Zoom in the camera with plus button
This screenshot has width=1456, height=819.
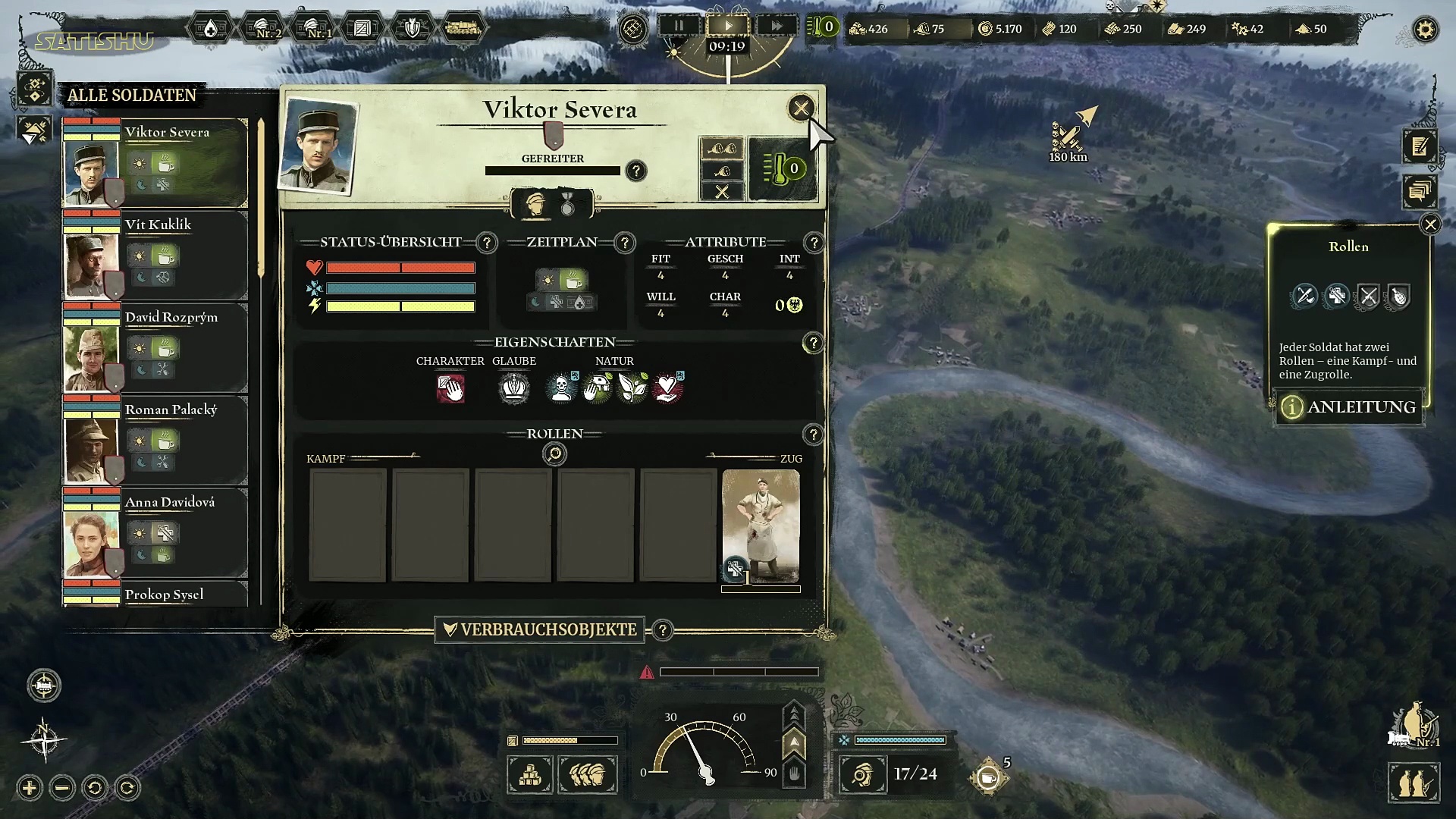[x=30, y=788]
